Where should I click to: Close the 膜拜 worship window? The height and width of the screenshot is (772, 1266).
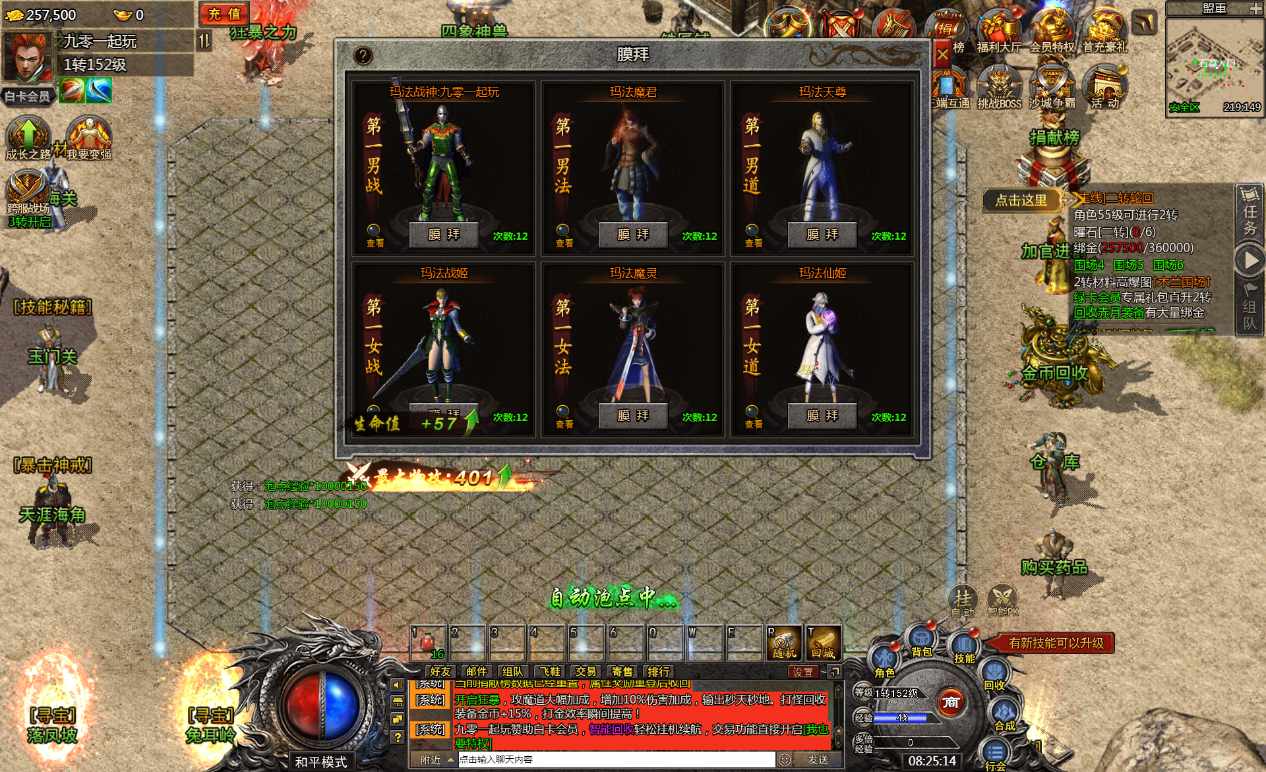click(942, 56)
